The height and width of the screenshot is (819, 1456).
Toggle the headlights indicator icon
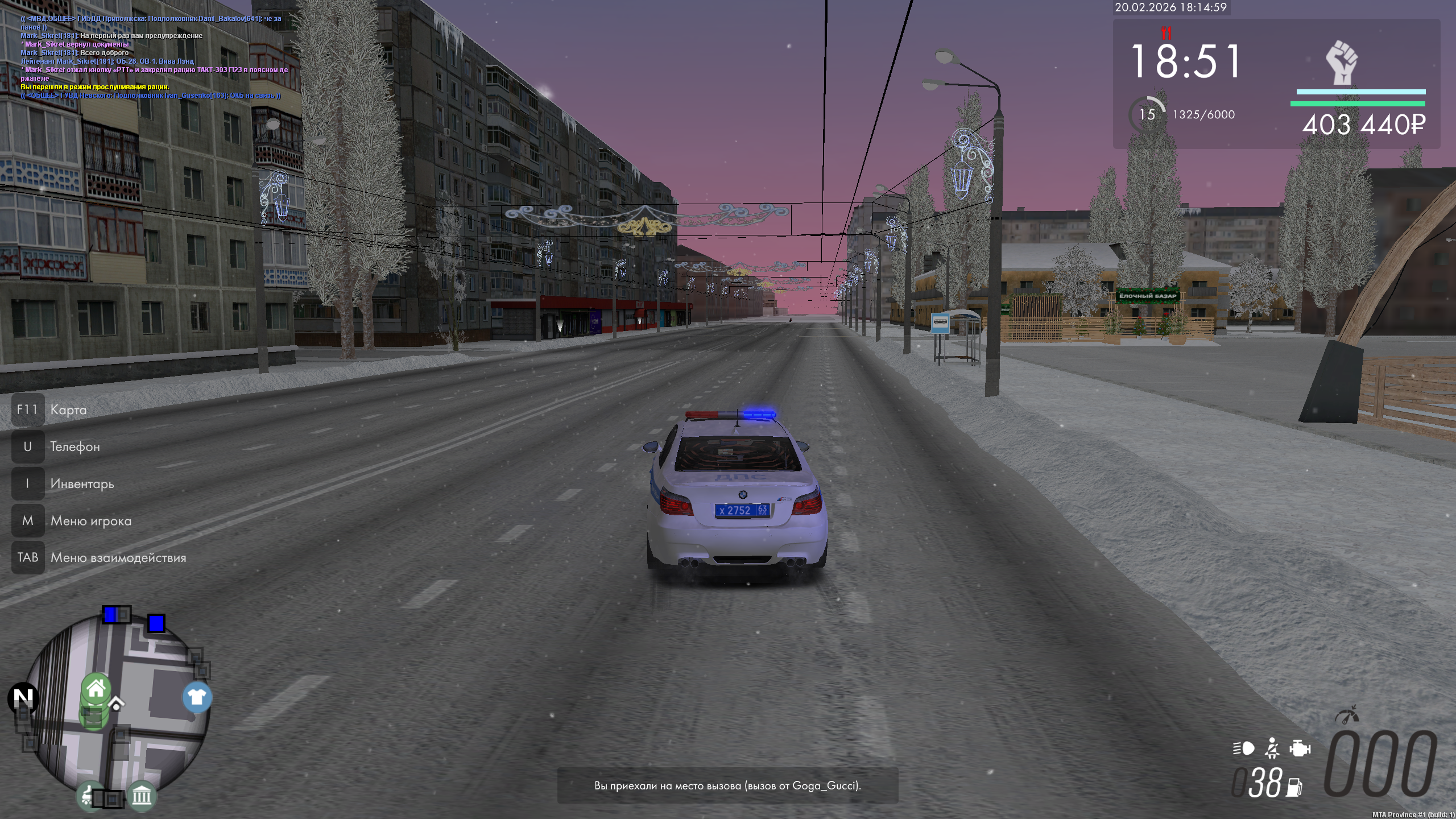[x=1244, y=748]
